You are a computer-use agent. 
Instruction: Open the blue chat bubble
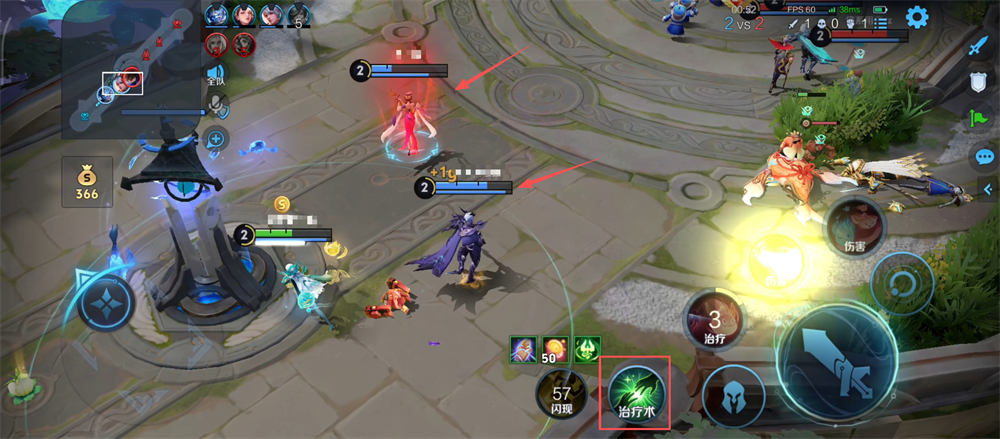pyautogui.click(x=984, y=157)
